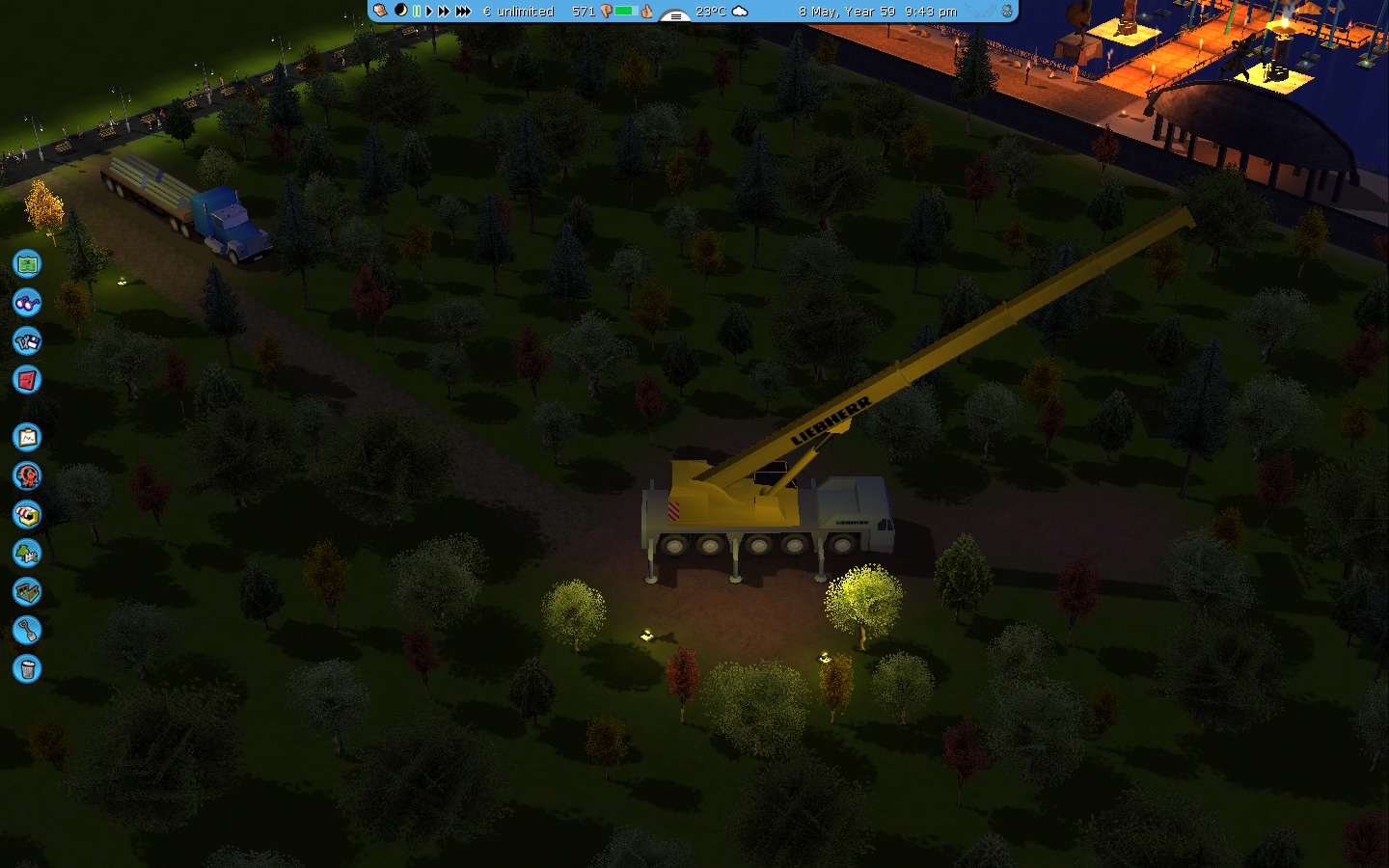
Task: Set game speed to double arrow fast
Action: 444,11
